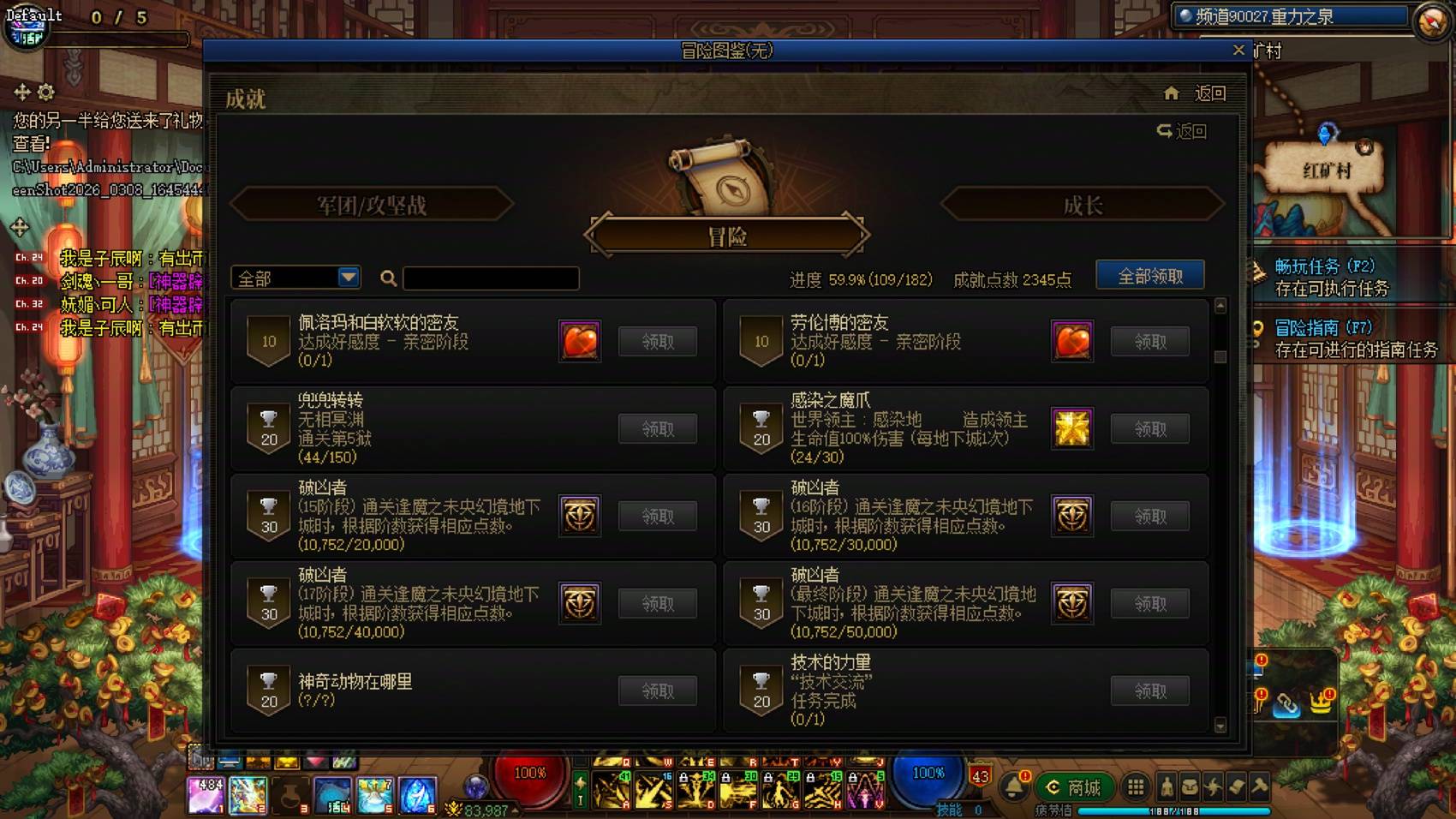Click the golden trophy icon of 感染之魔爪
Viewport: 1456px width, 819px height.
click(x=1072, y=428)
